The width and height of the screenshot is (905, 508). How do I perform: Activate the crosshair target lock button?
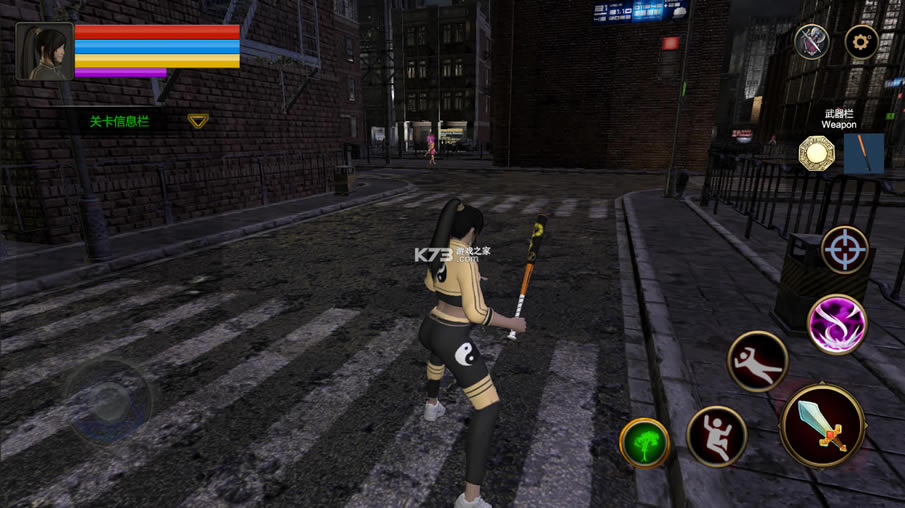845,250
